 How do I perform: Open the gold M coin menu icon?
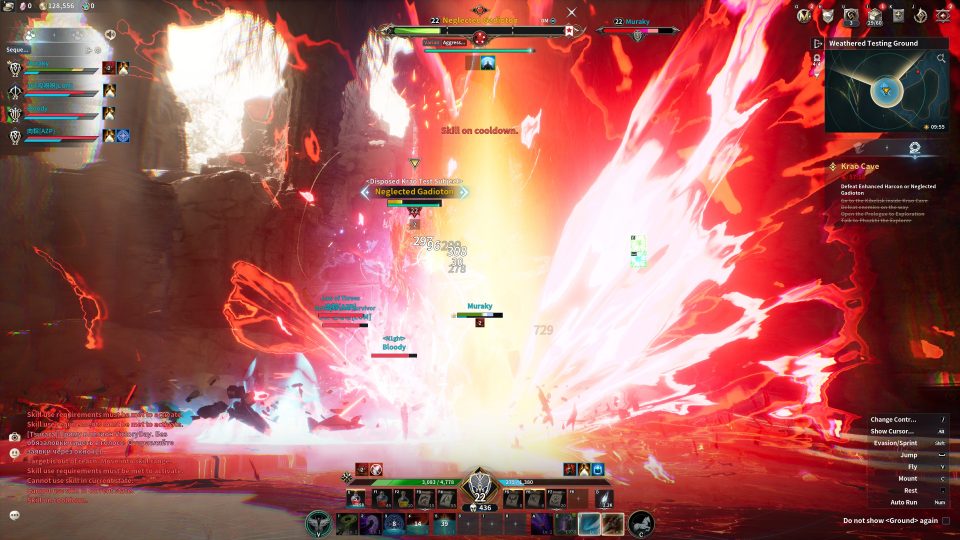coord(803,15)
